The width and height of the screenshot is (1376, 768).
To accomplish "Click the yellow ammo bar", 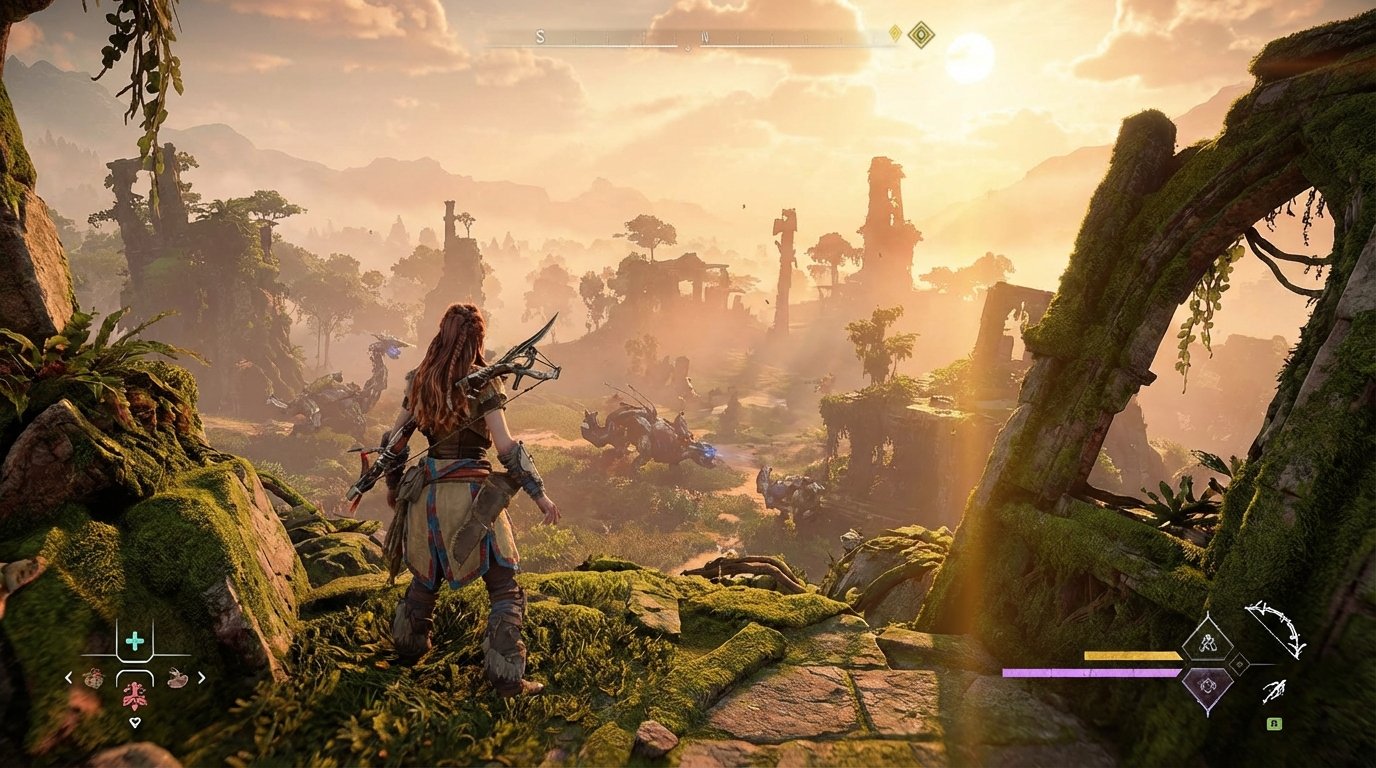I will (x=1132, y=655).
